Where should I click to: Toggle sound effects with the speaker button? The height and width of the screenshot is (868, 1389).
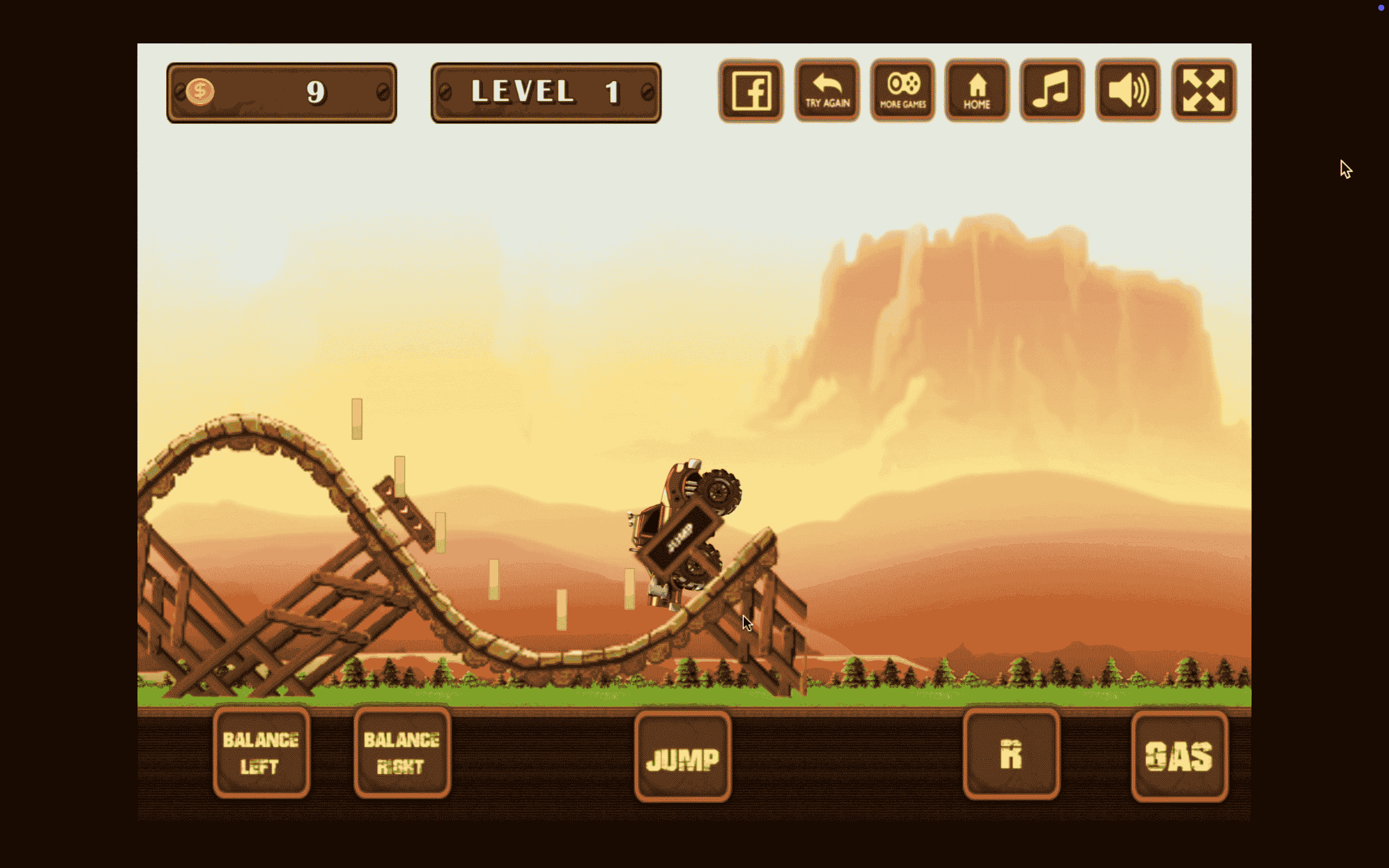coord(1127,91)
